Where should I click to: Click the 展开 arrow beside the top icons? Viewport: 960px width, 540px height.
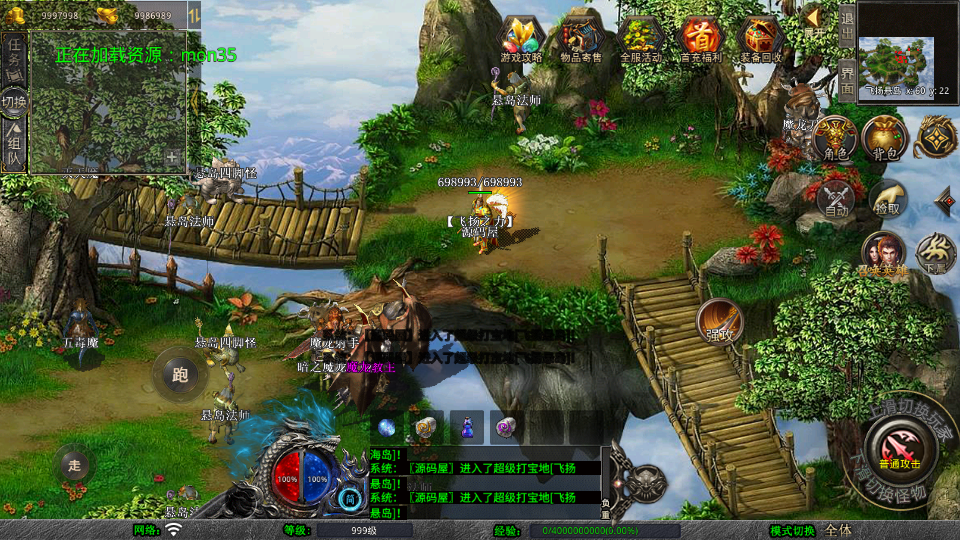814,20
